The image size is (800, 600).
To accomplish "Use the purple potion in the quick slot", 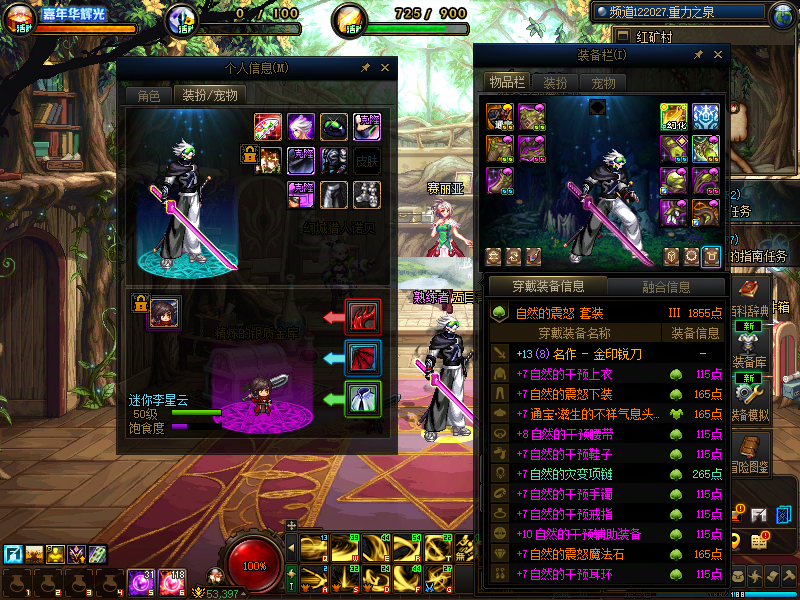I will [140, 581].
